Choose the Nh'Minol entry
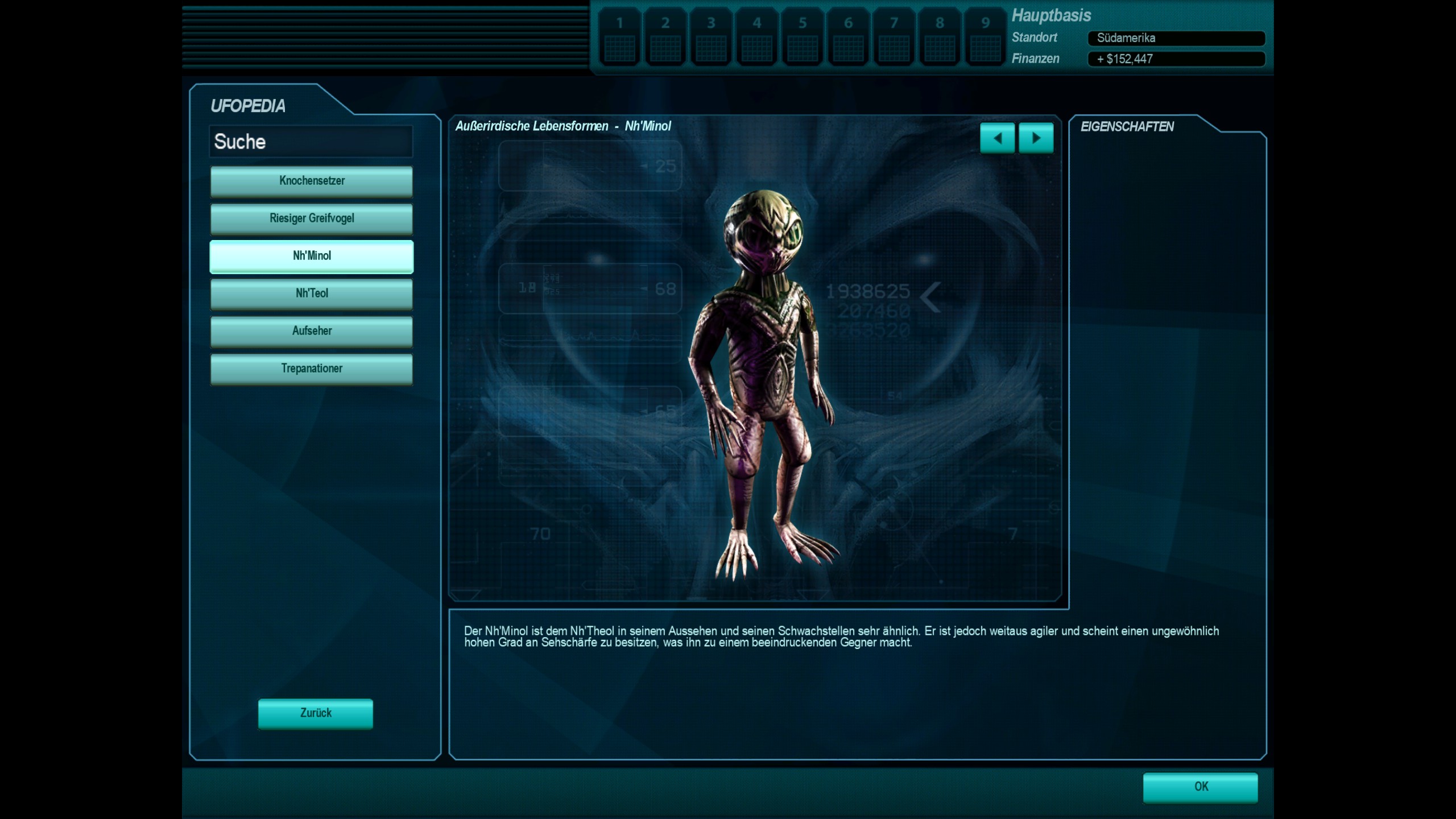The height and width of the screenshot is (819, 1456). click(x=312, y=256)
